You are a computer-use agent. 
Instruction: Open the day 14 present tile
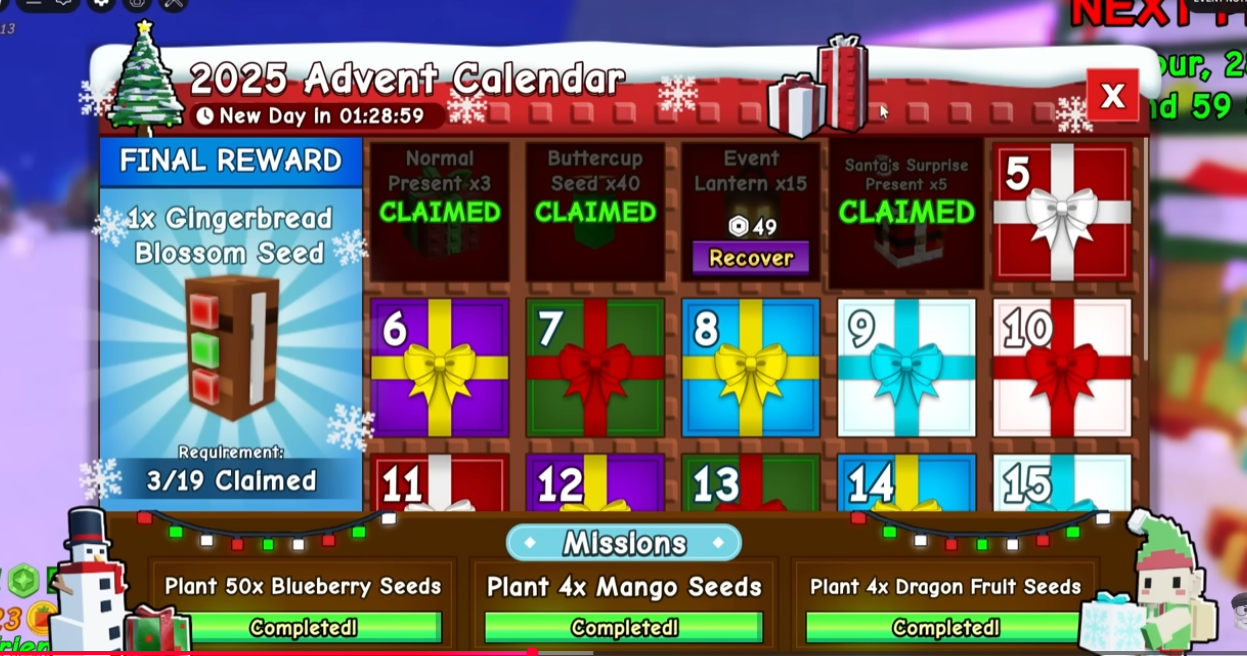tap(906, 484)
